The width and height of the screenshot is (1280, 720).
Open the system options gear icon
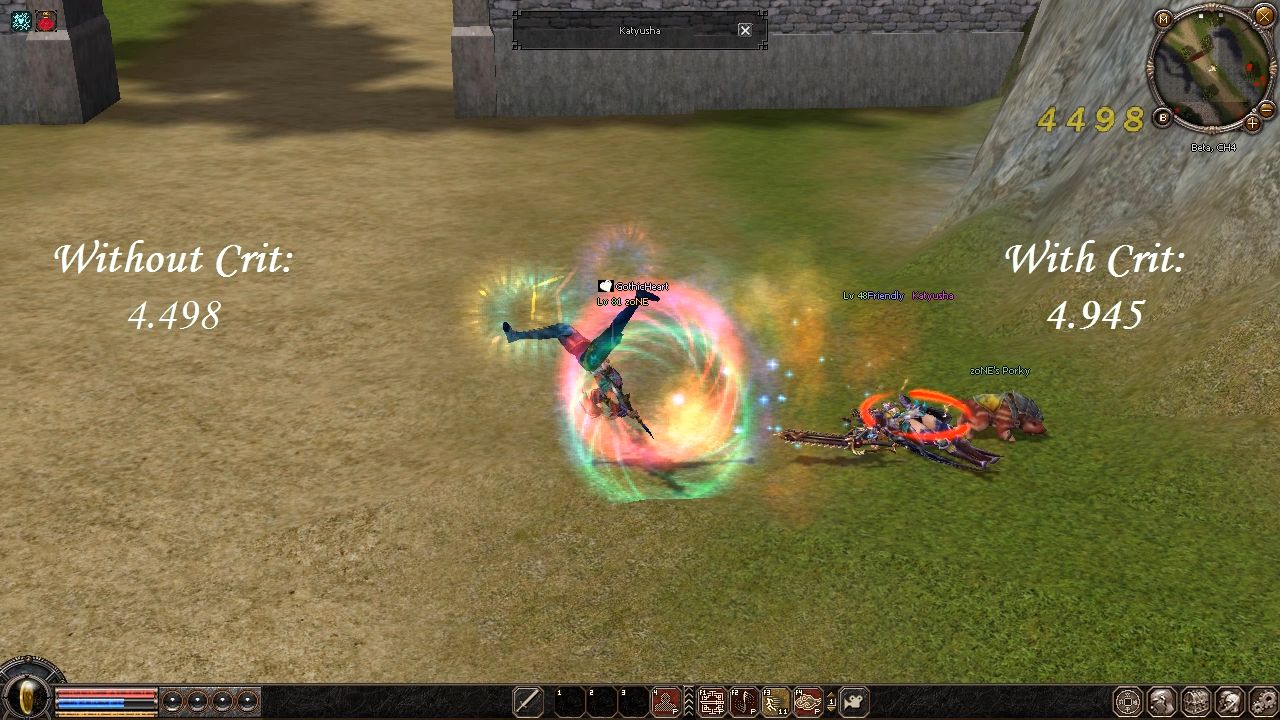click(1264, 701)
